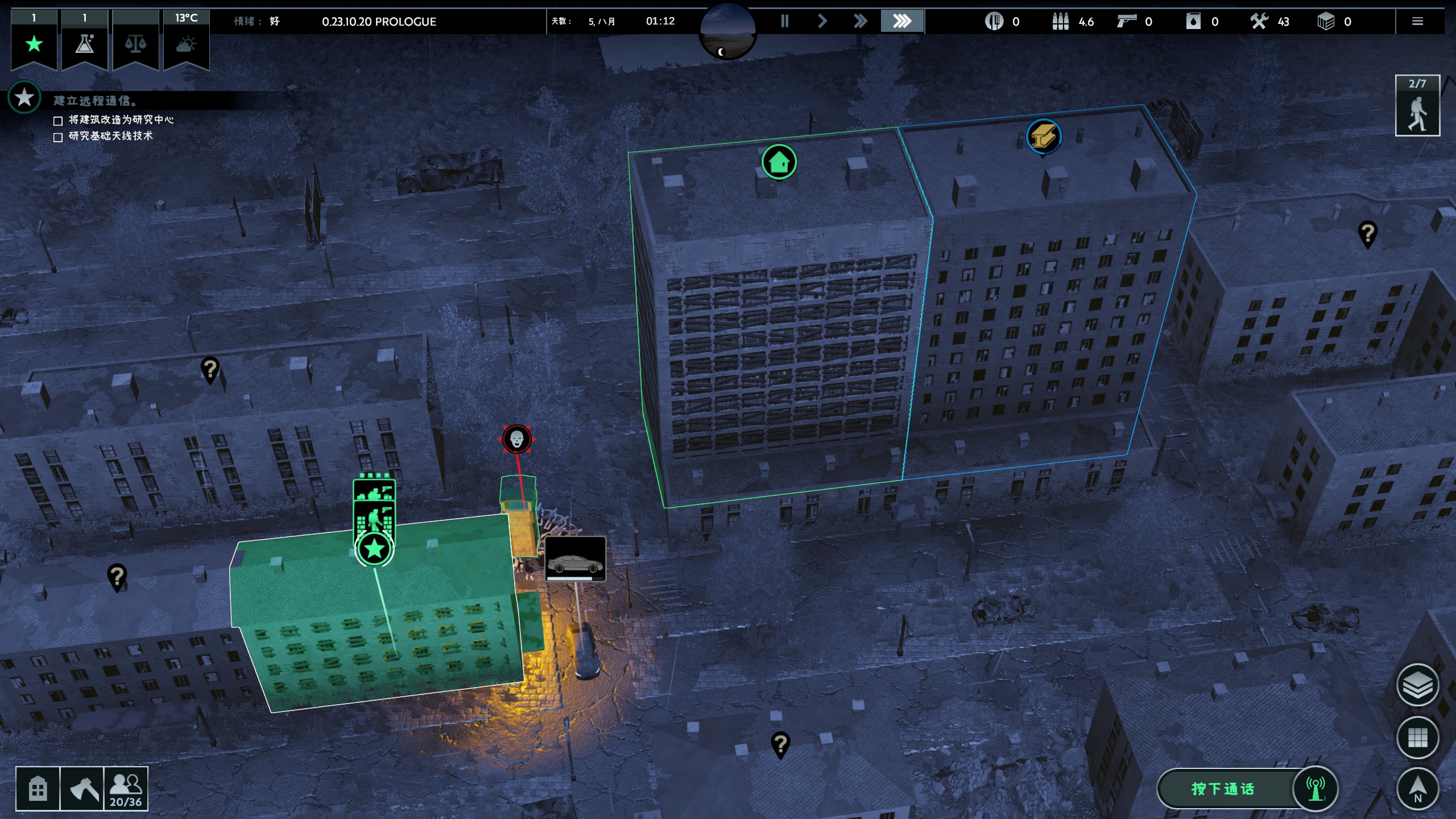This screenshot has height=819, width=1456.
Task: Click the red zombie threat marker
Action: click(x=516, y=439)
